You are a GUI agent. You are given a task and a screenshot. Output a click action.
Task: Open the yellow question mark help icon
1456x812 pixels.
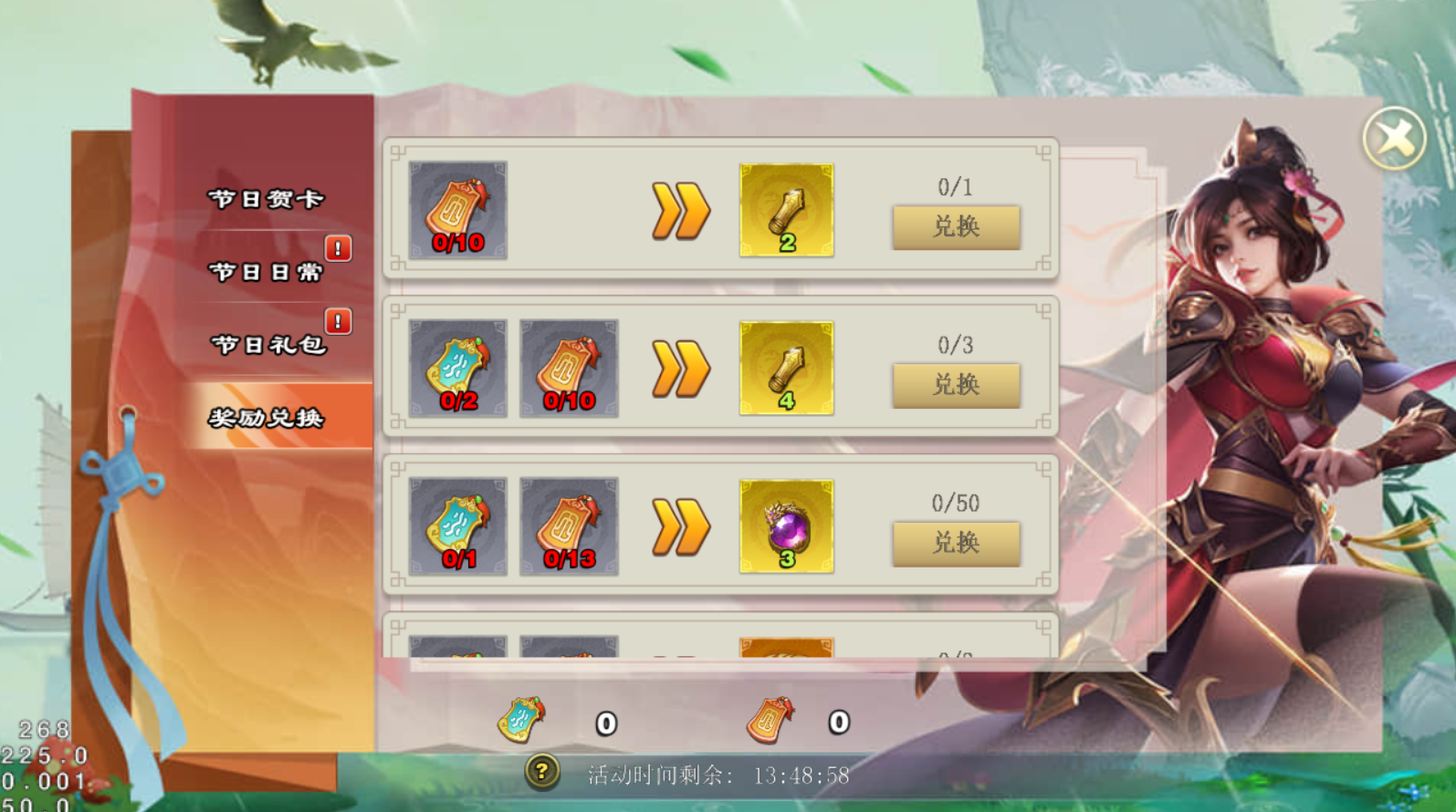click(x=541, y=773)
